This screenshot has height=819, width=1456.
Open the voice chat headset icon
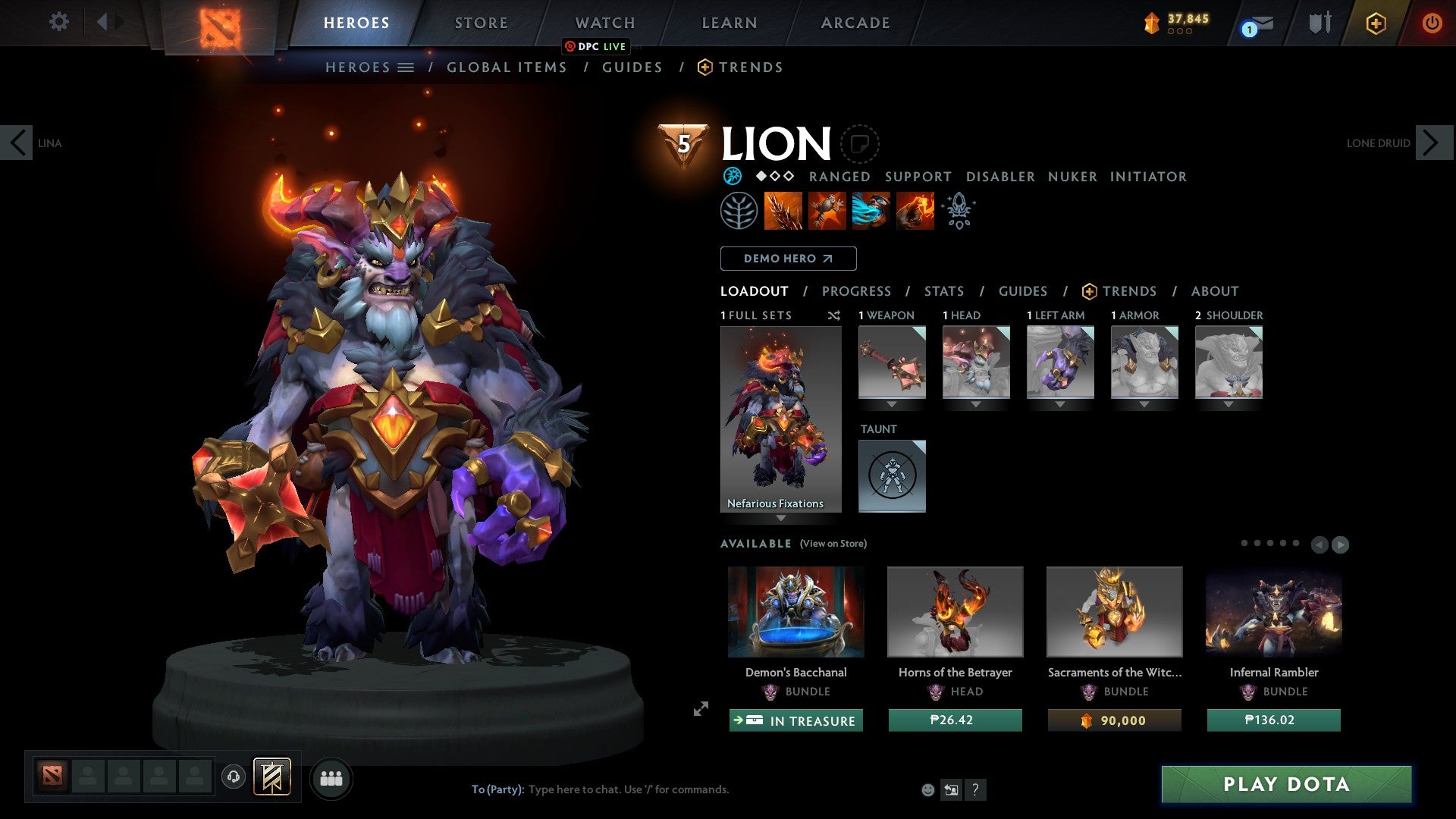point(232,777)
